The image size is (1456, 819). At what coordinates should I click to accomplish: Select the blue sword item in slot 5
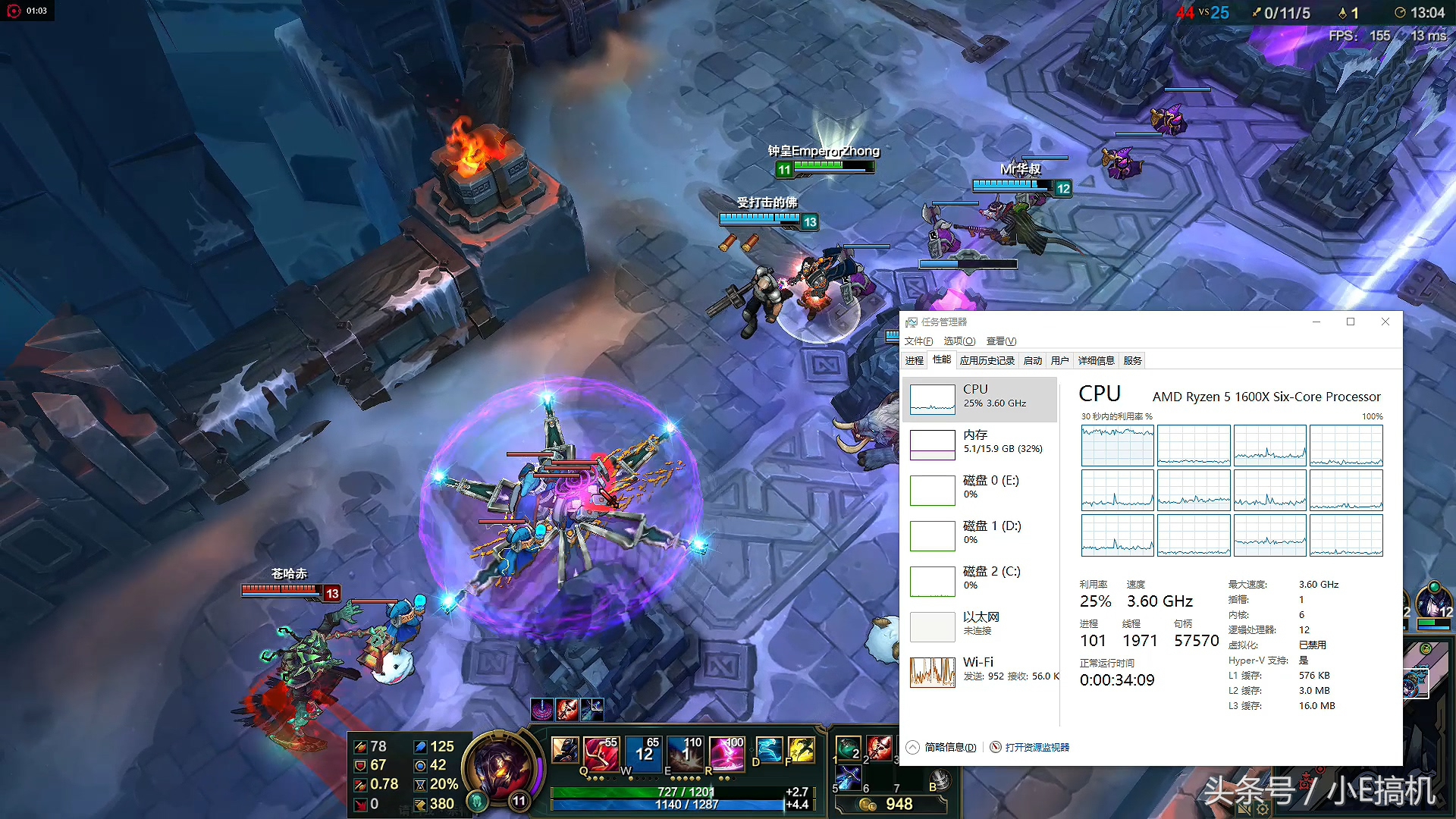coord(848,778)
